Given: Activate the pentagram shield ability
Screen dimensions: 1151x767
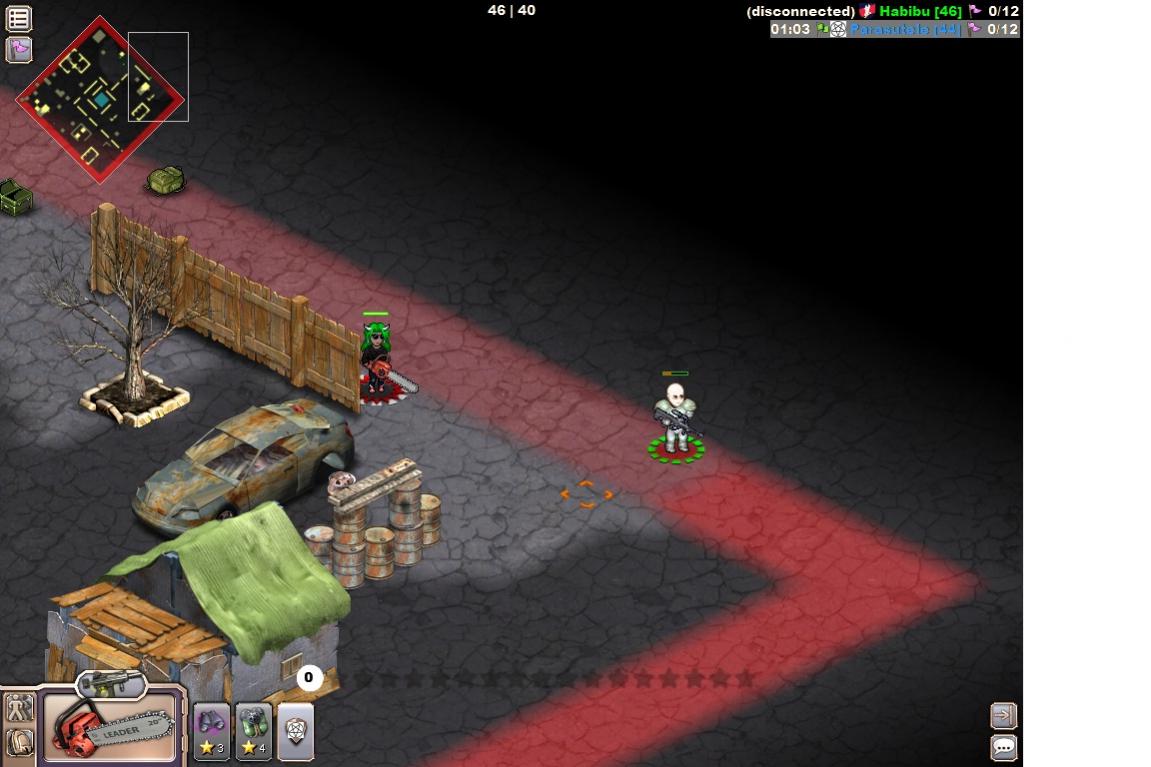Looking at the screenshot, I should 296,731.
